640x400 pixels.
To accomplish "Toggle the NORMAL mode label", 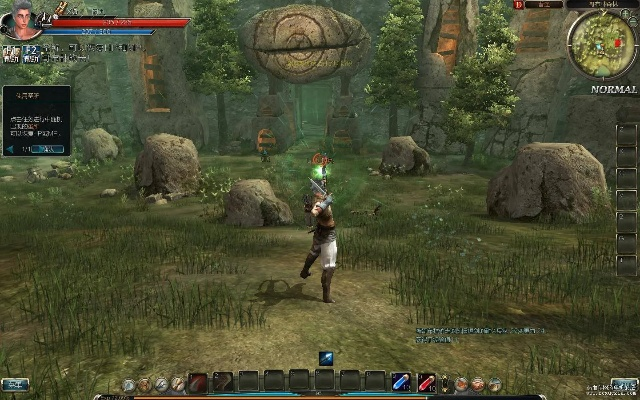I will coord(614,89).
